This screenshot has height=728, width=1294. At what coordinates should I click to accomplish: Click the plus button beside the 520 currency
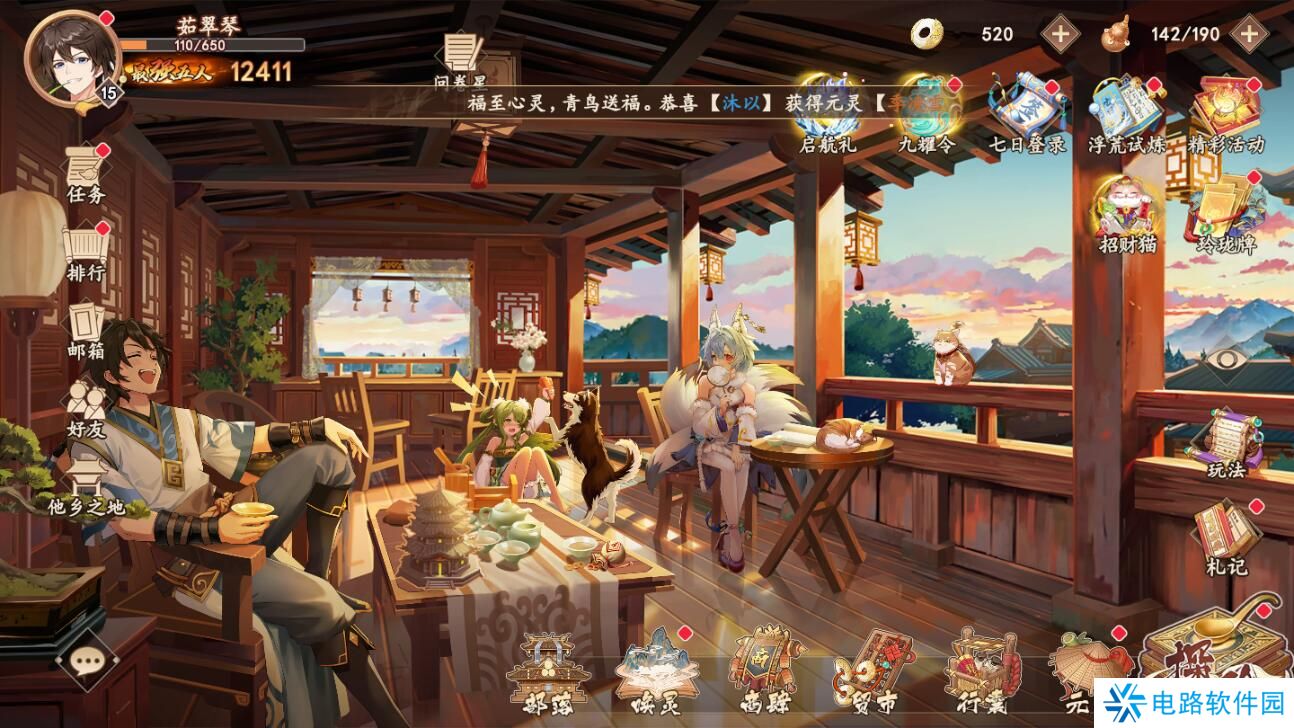tap(1059, 33)
